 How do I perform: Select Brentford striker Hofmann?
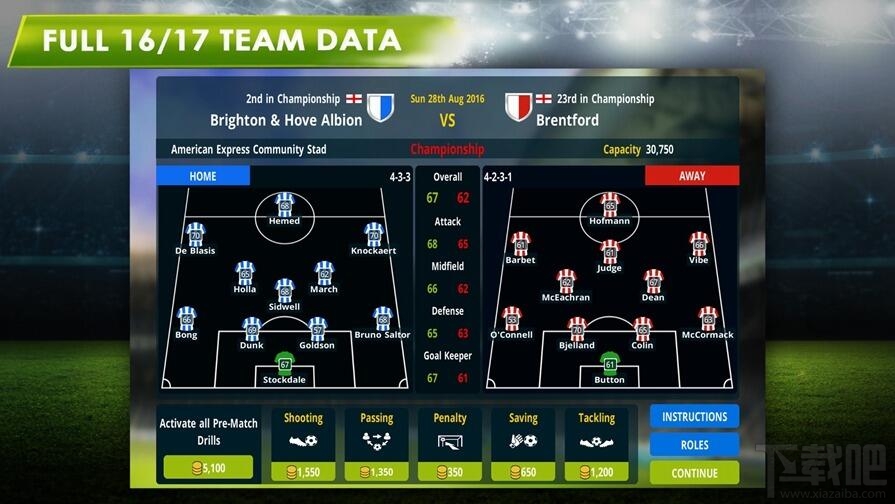[610, 206]
